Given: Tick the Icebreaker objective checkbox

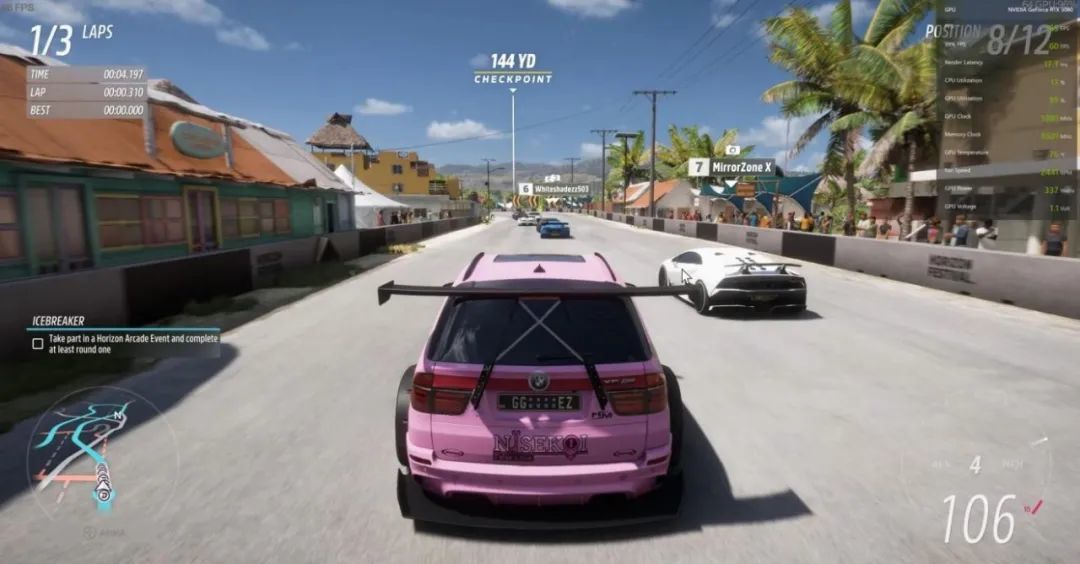Looking at the screenshot, I should click(x=38, y=344).
